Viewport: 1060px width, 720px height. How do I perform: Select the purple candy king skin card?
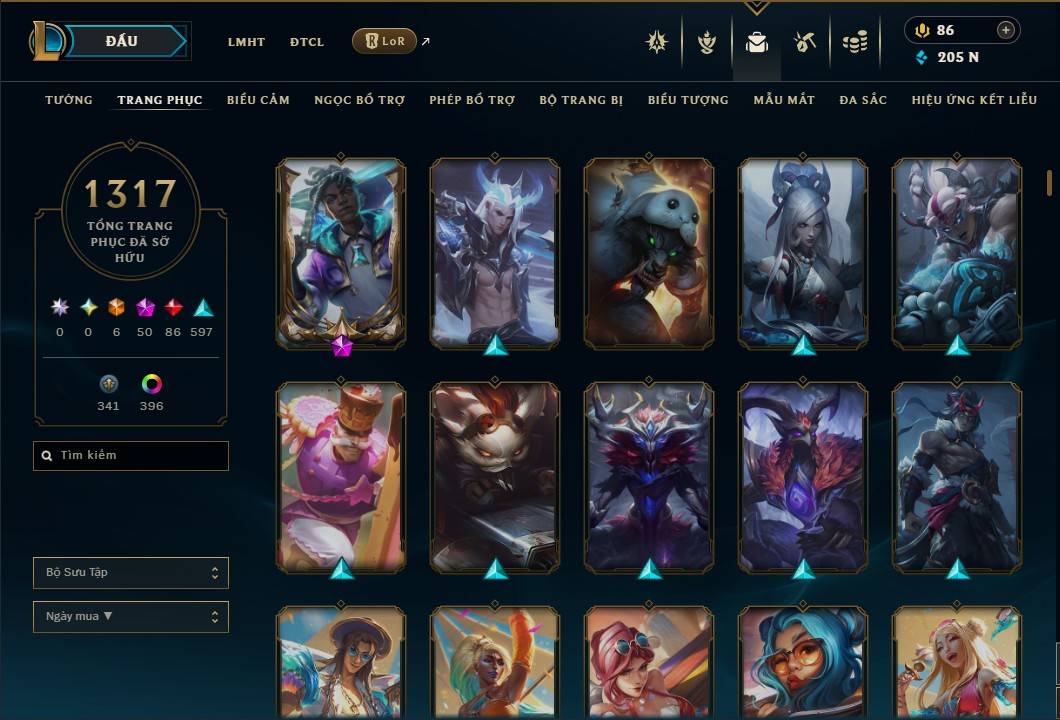point(341,475)
